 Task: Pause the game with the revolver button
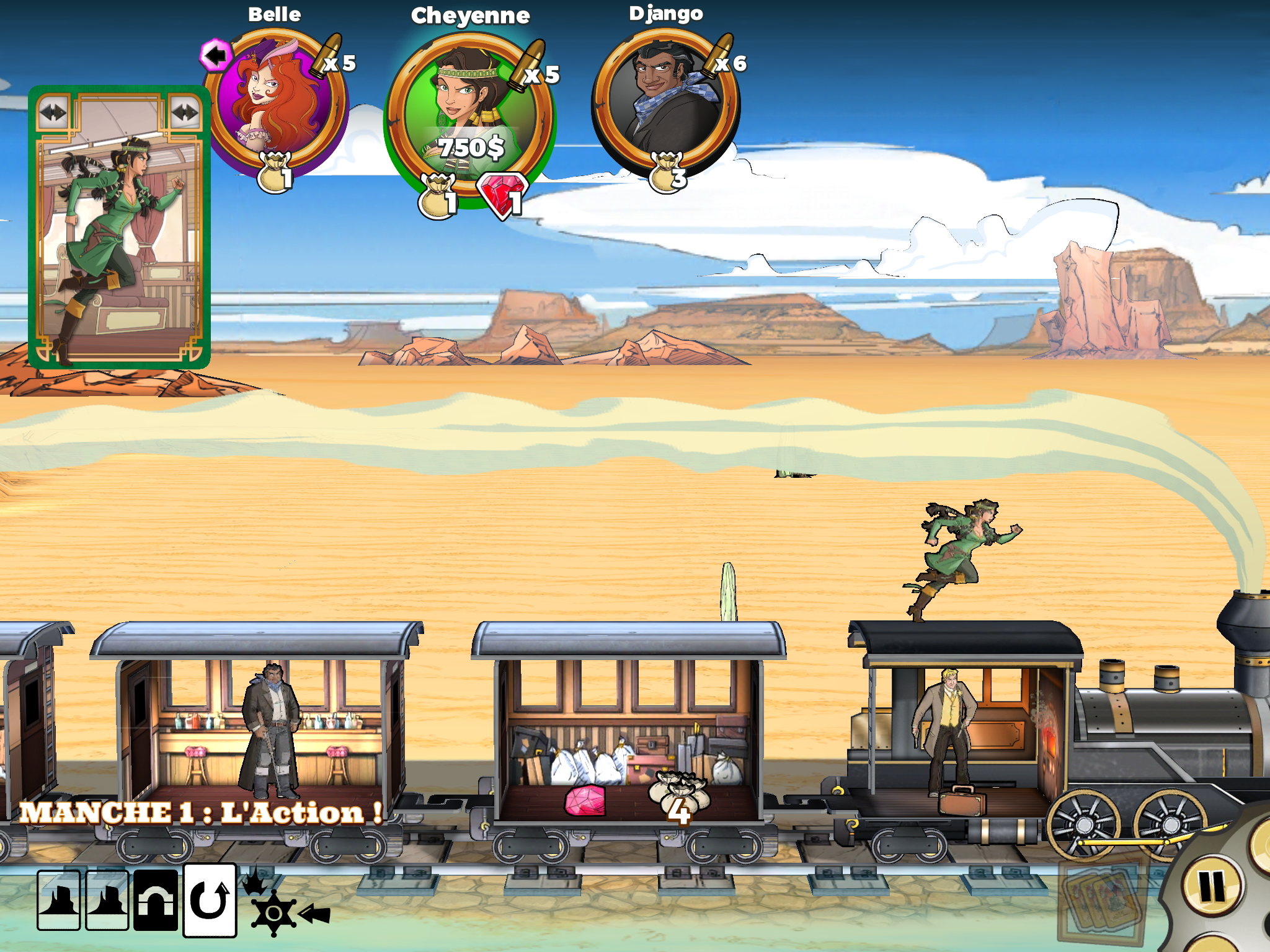click(x=1212, y=886)
